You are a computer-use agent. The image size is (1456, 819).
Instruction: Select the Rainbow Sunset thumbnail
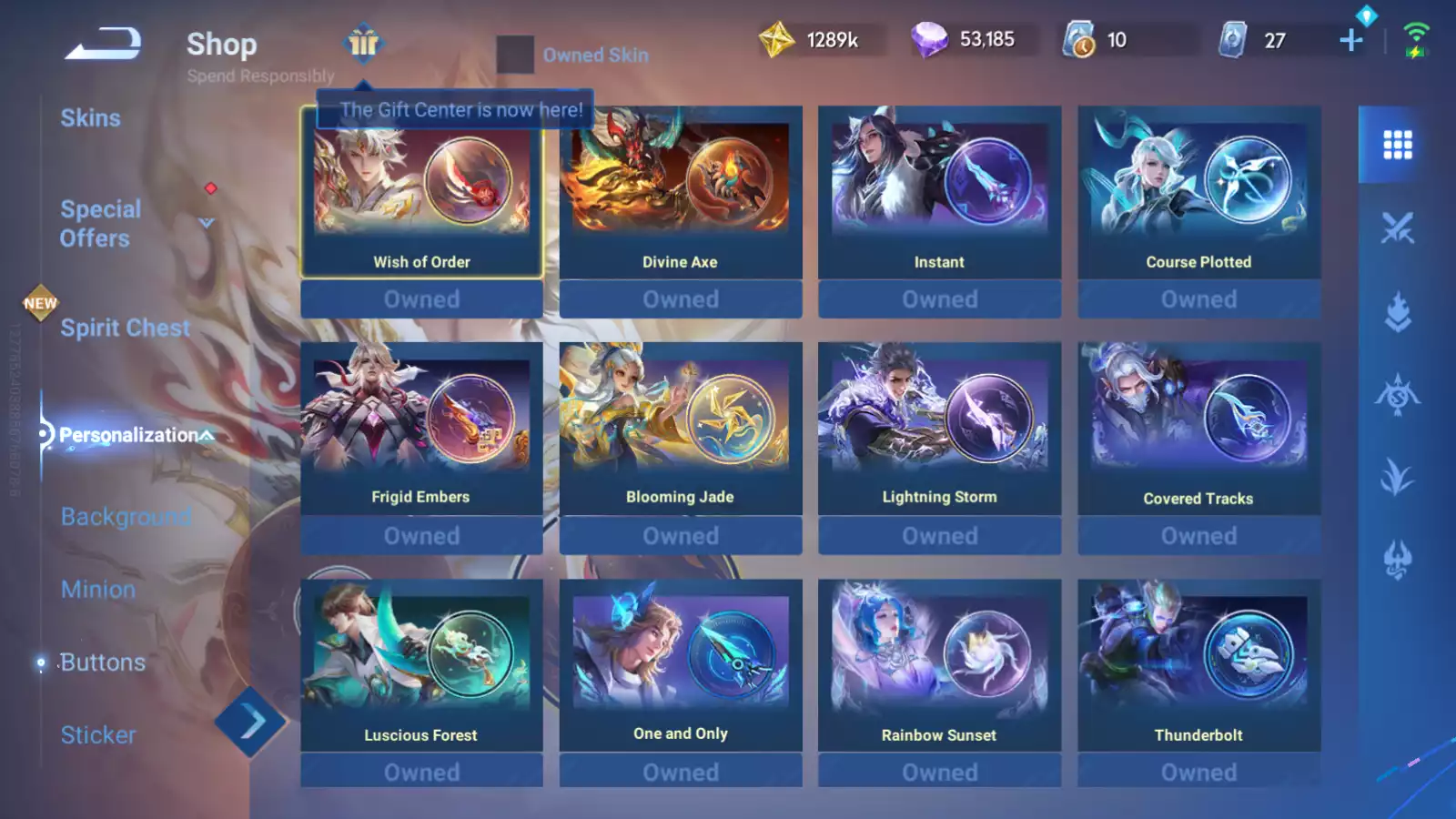pyautogui.click(x=938, y=652)
